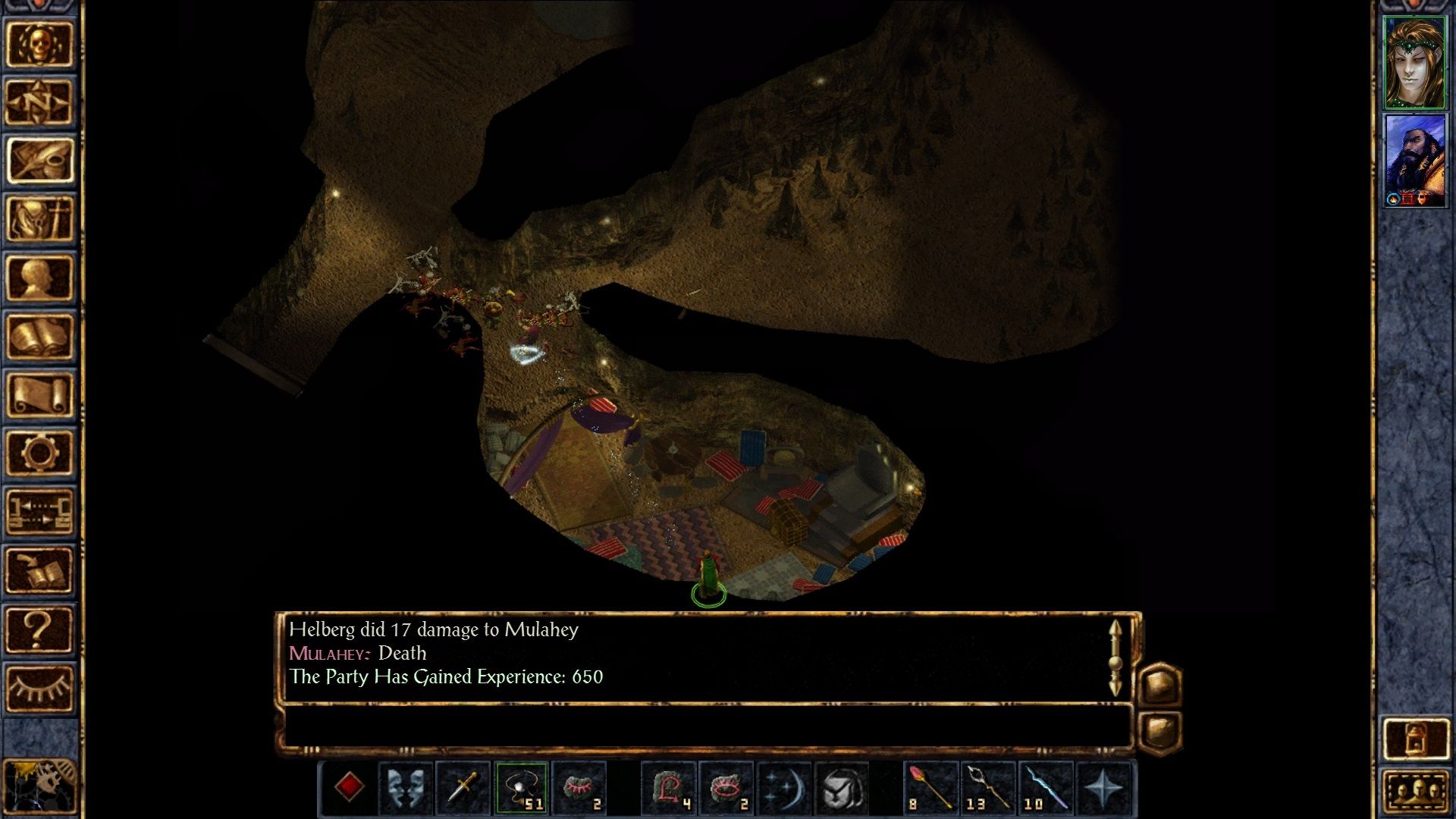Image resolution: width=1456 pixels, height=819 pixels.
Task: Open the journal with the quill icon
Action: tap(39, 161)
